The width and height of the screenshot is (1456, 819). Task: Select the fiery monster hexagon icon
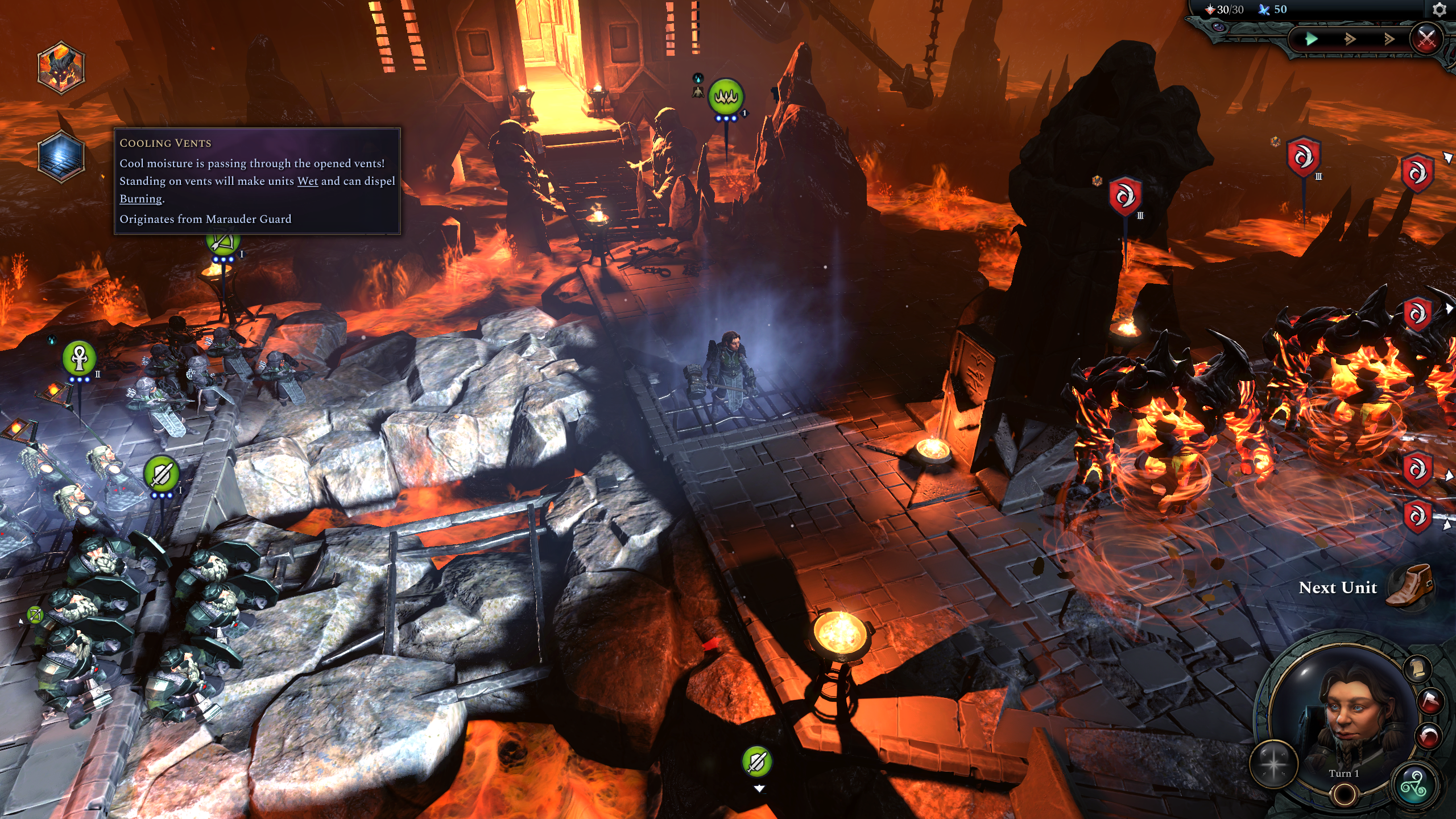click(x=61, y=67)
